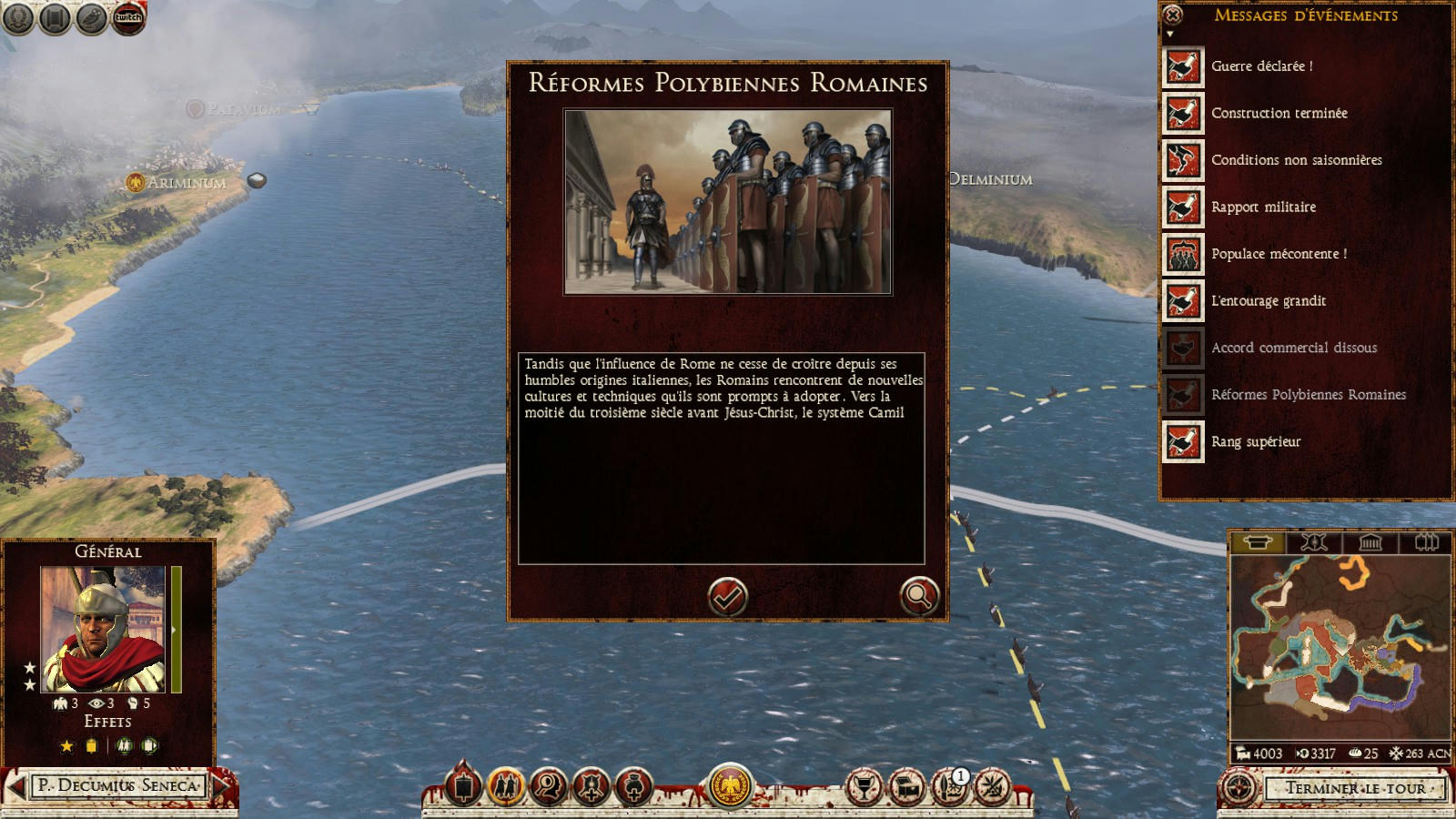1456x819 pixels.
Task: Switch to the crossed swords minimap tab
Action: (1313, 543)
